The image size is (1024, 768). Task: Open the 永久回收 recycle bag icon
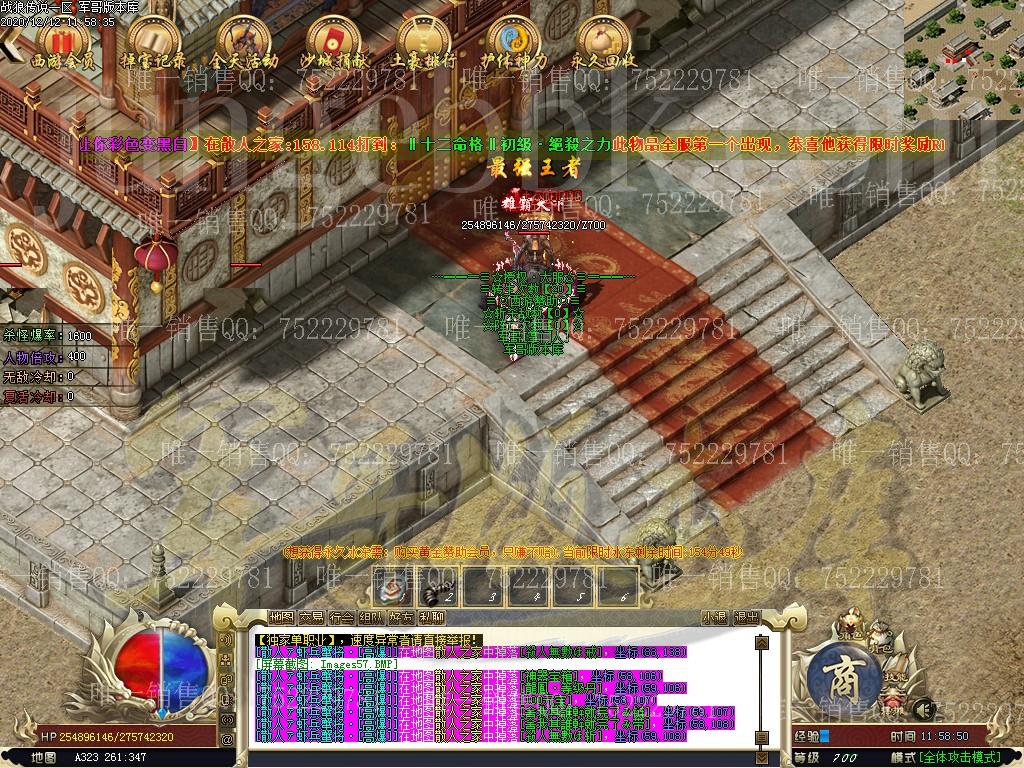click(x=602, y=44)
